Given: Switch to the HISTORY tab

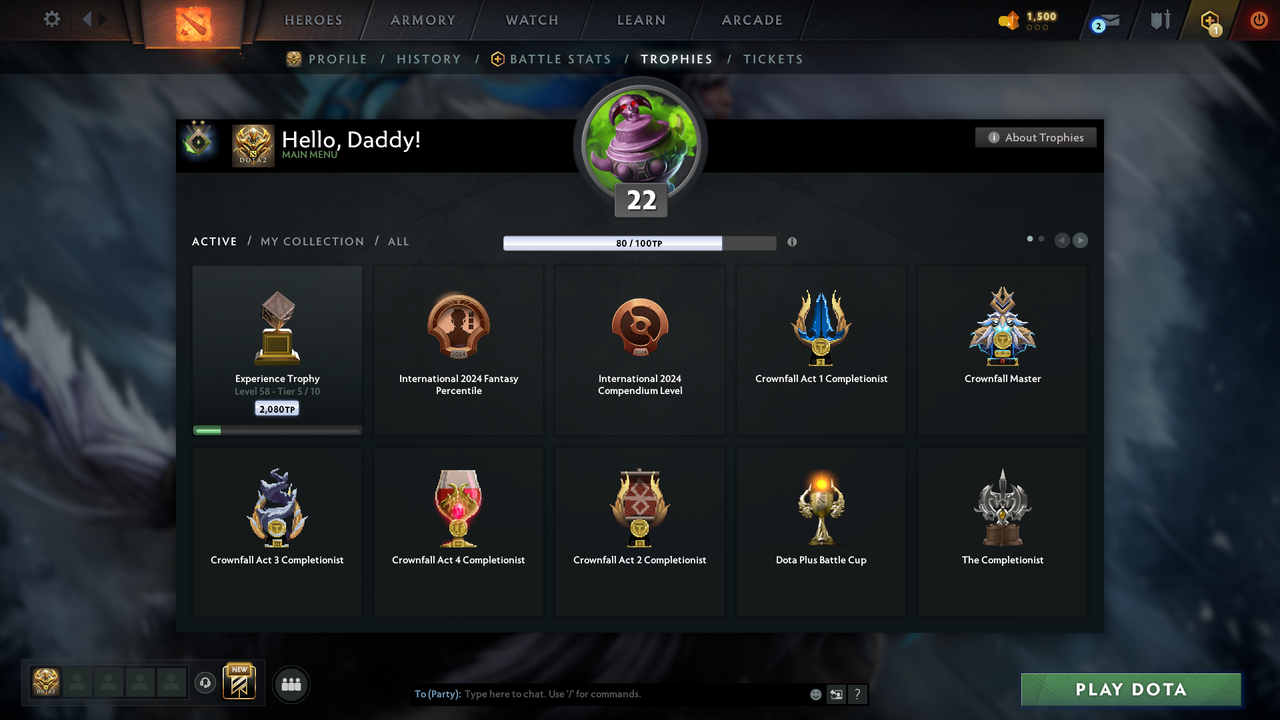Looking at the screenshot, I should tap(429, 59).
